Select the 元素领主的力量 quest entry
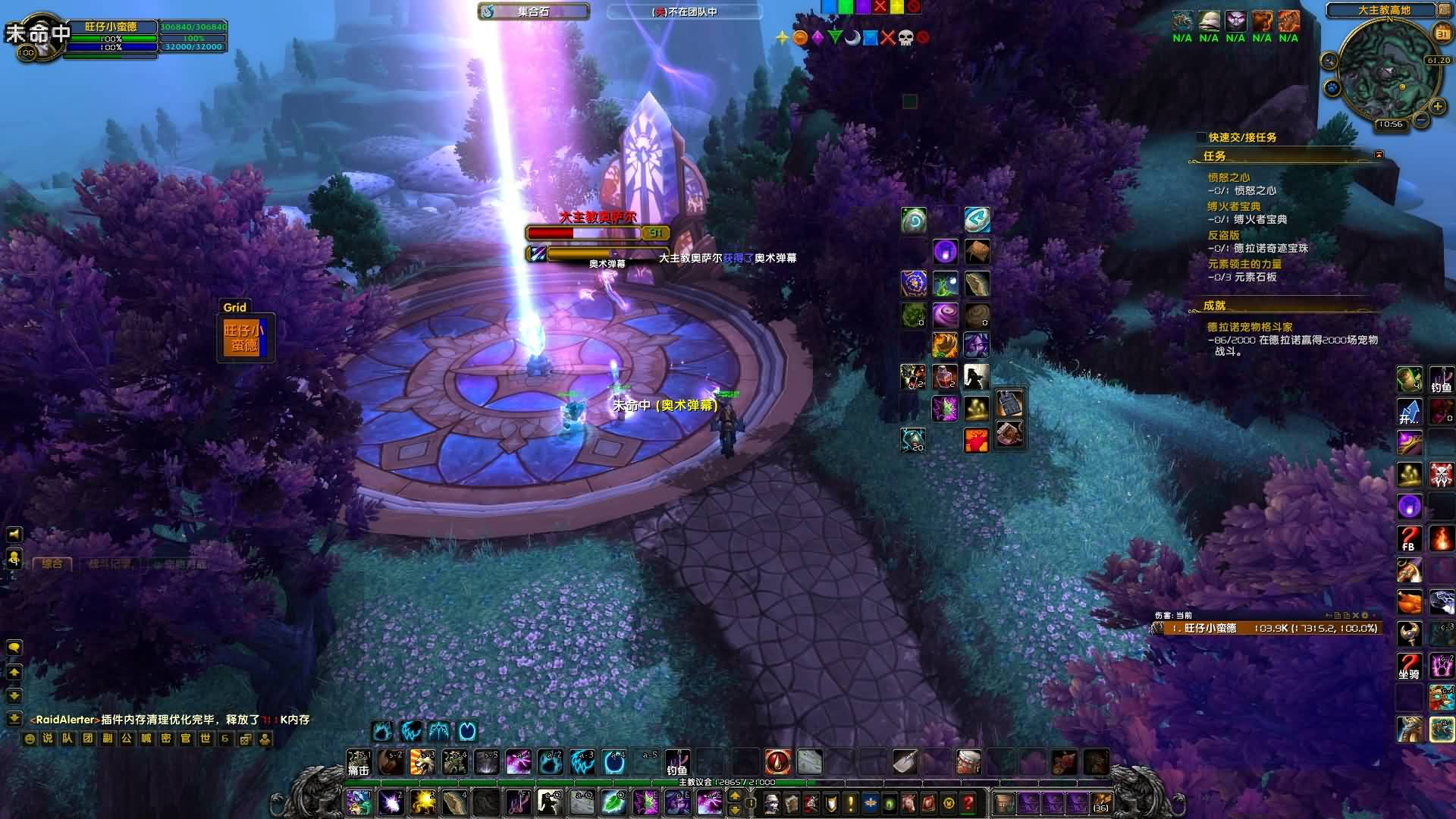The image size is (1456, 819). coord(1244,264)
